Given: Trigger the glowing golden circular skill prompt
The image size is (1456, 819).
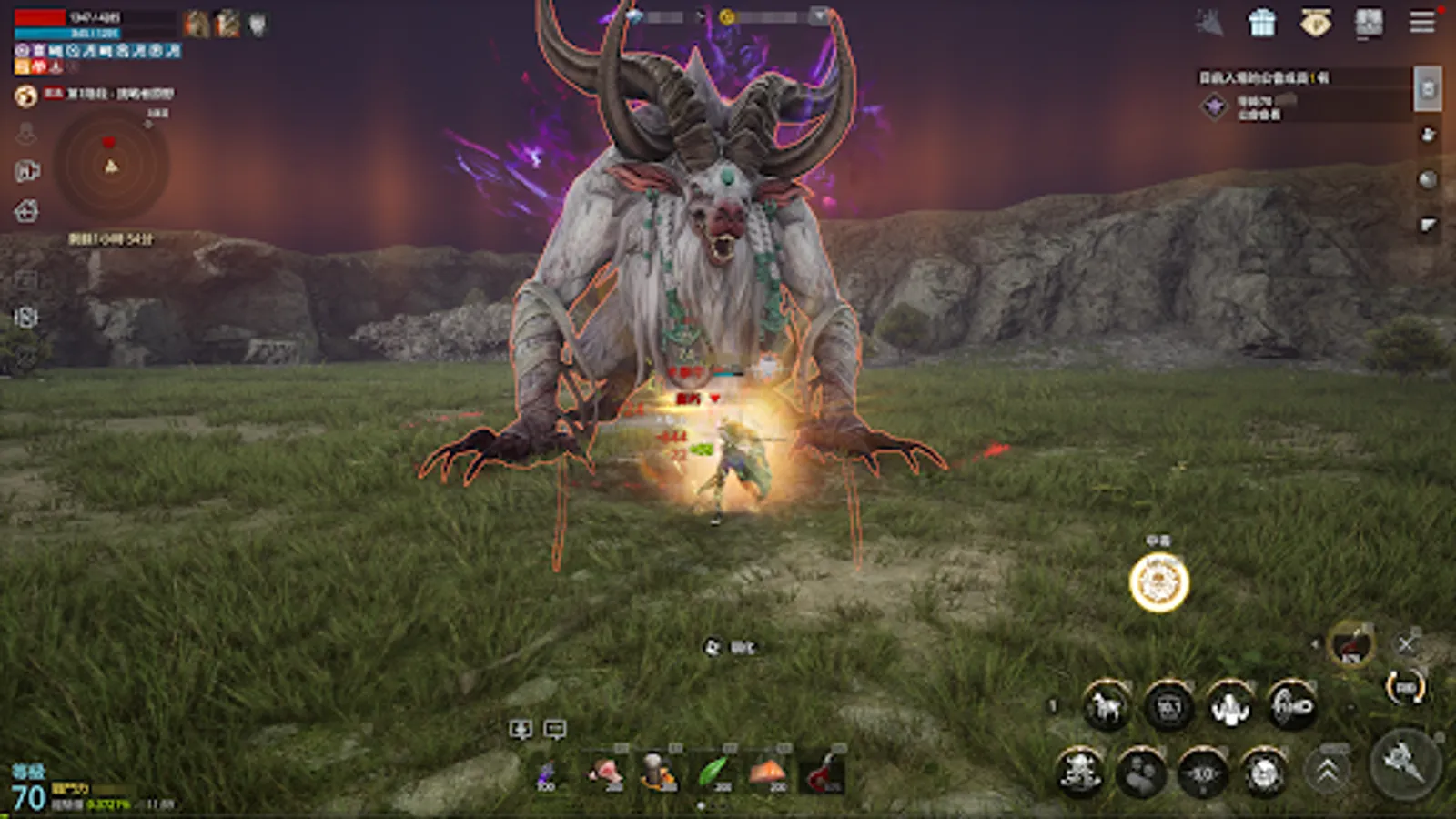Looking at the screenshot, I should pos(1158,583).
